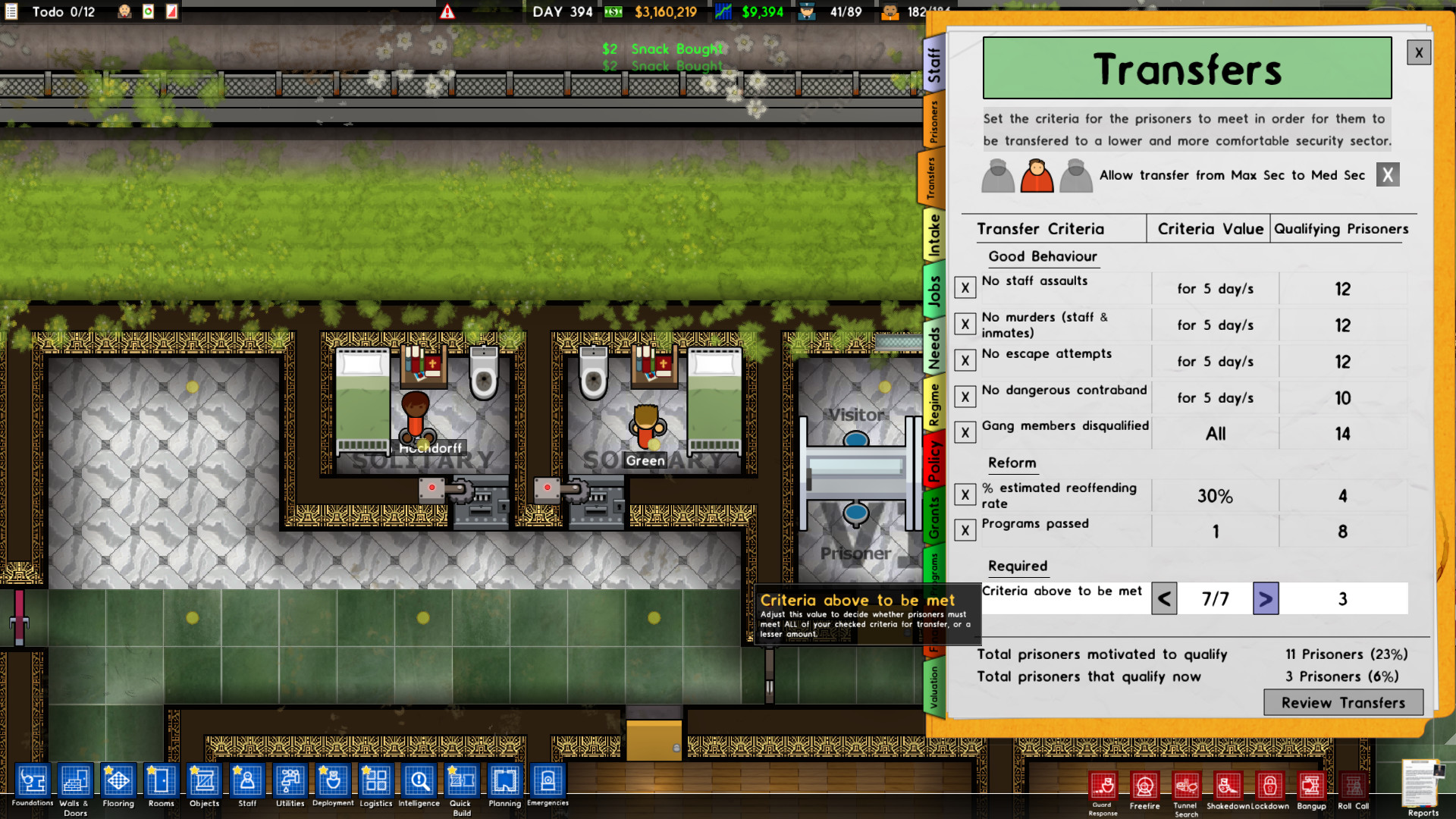Image resolution: width=1456 pixels, height=819 pixels.
Task: Start a Tunnel Search
Action: (1187, 787)
